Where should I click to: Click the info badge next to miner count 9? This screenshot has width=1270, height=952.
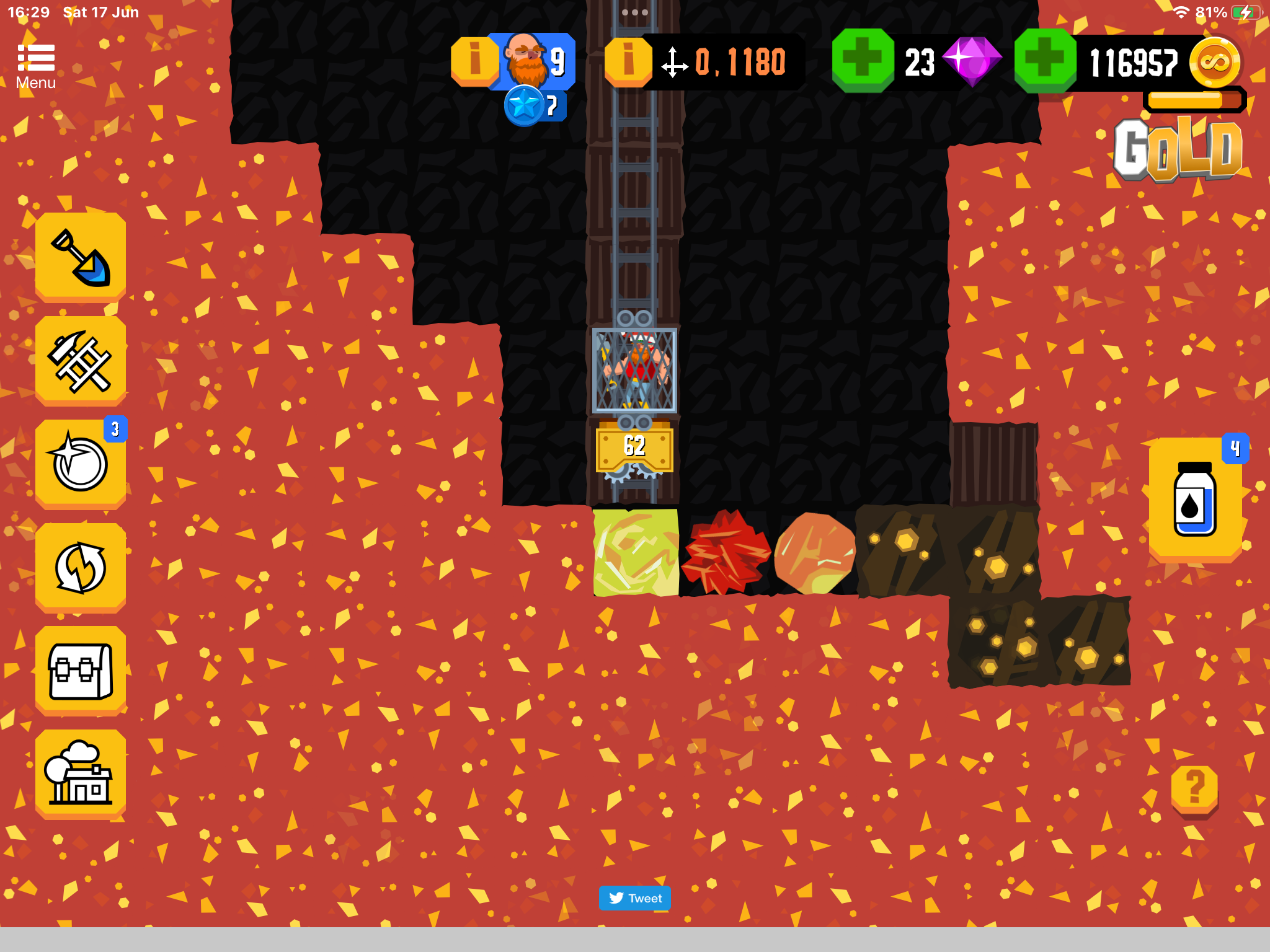475,59
